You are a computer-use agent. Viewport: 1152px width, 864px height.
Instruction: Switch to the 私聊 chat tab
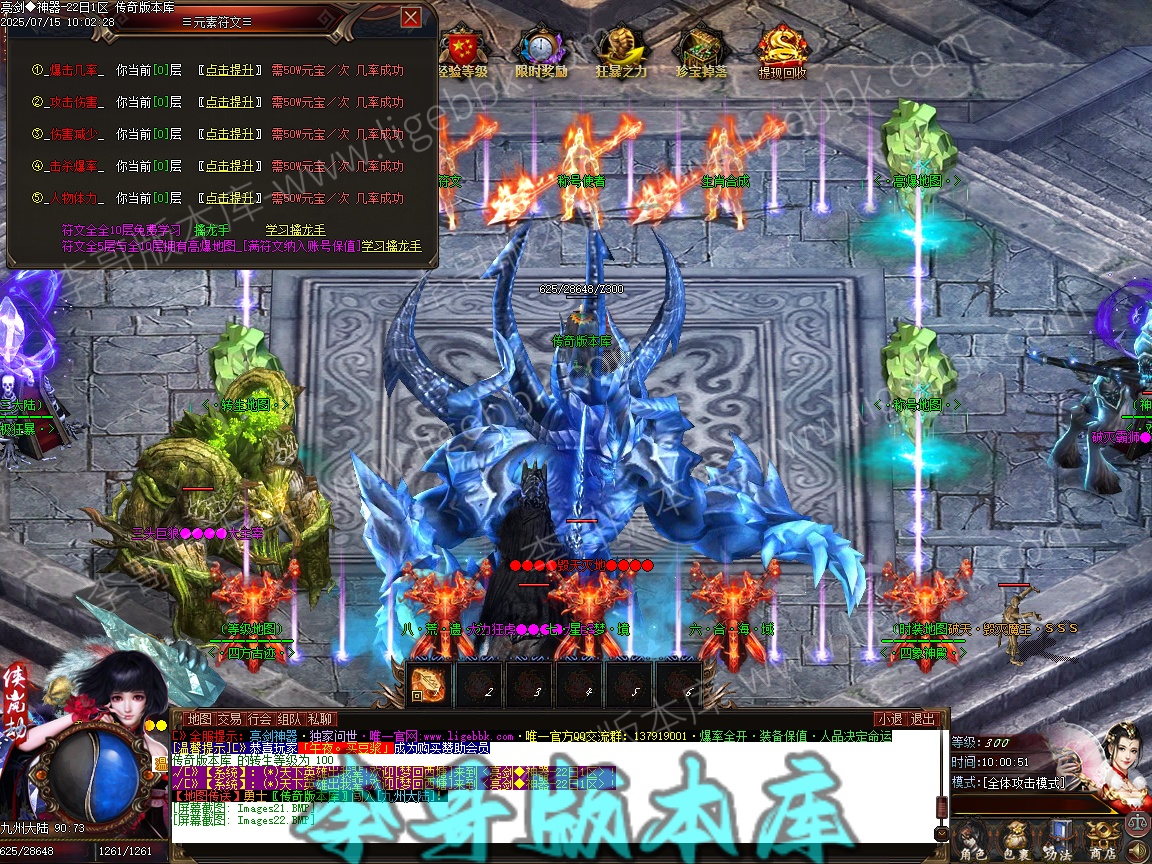click(320, 719)
